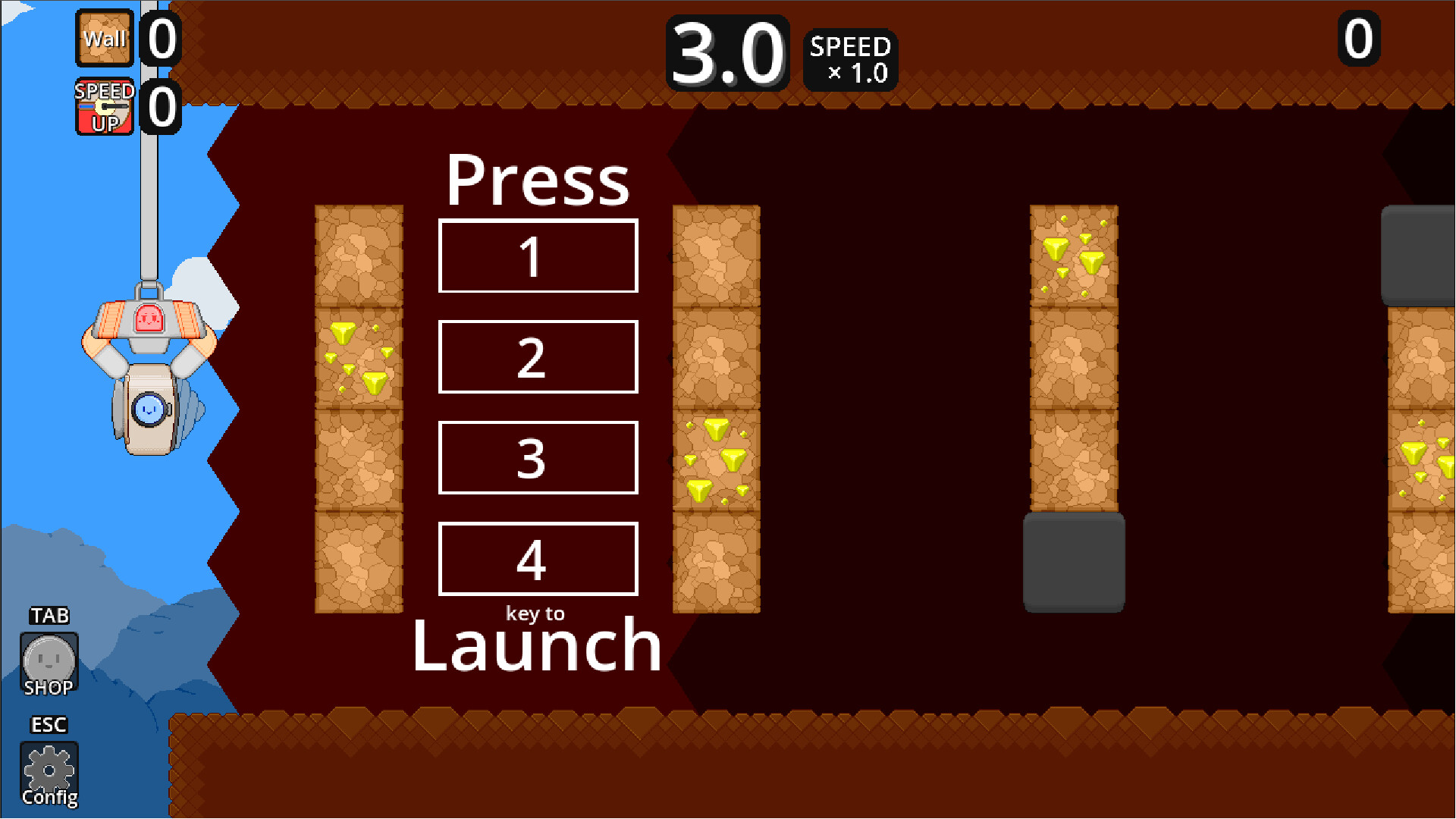Click the gold ore block on the left column
Image resolution: width=1456 pixels, height=819 pixels.
point(358,356)
